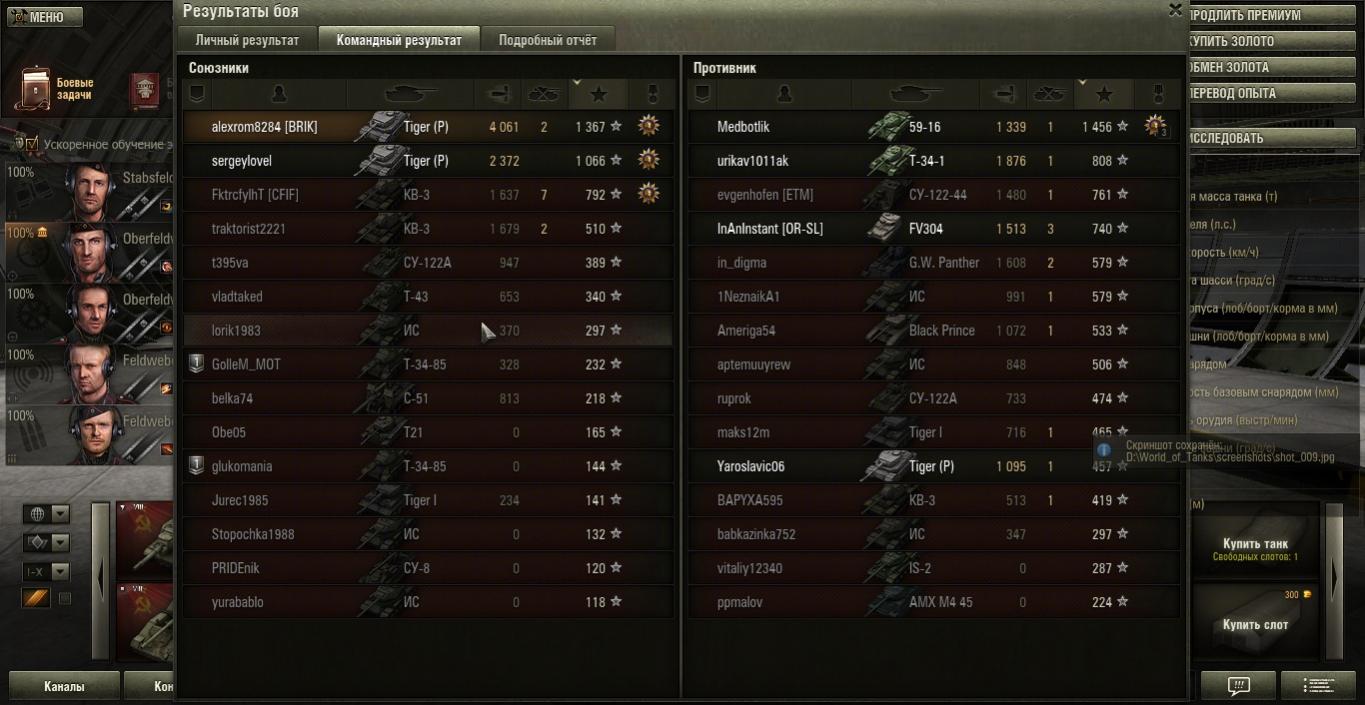Open the Каналы chat channels

64,687
